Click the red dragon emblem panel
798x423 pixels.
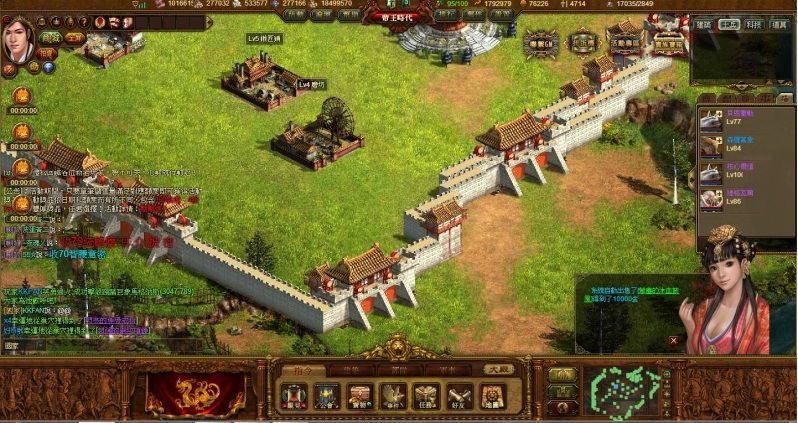point(196,391)
